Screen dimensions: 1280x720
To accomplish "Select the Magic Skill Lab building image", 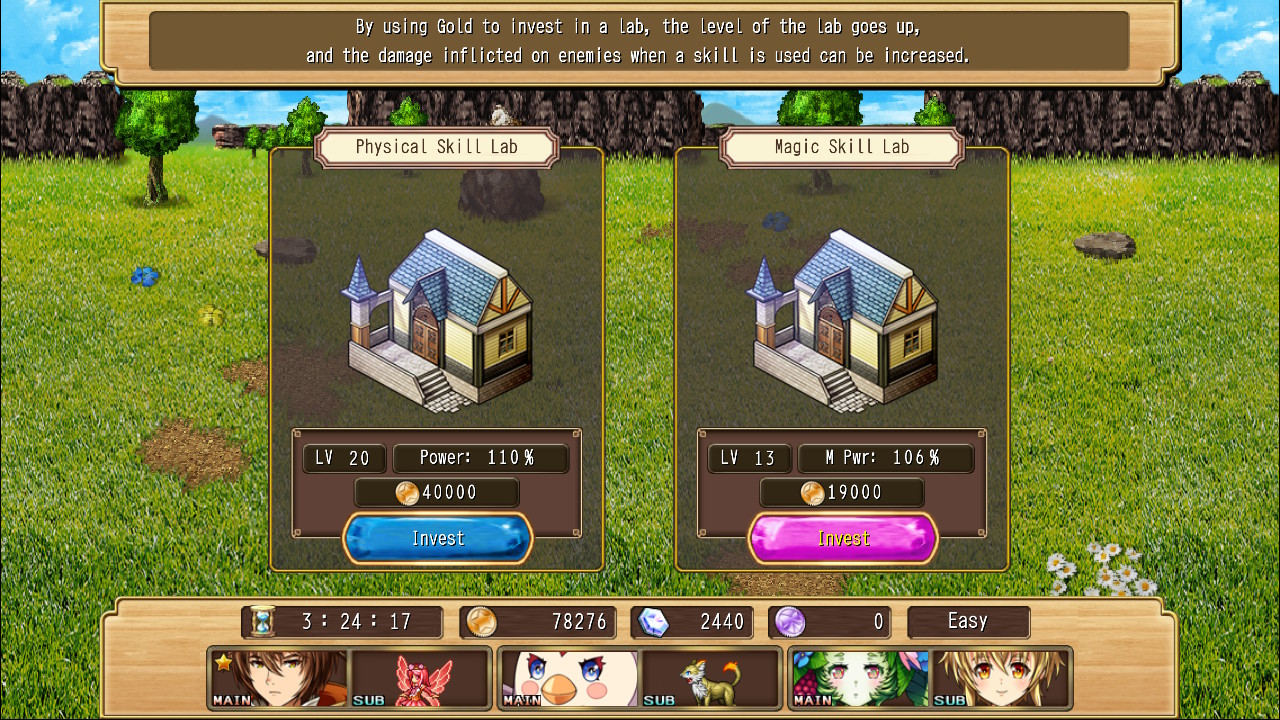I will tap(843, 320).
